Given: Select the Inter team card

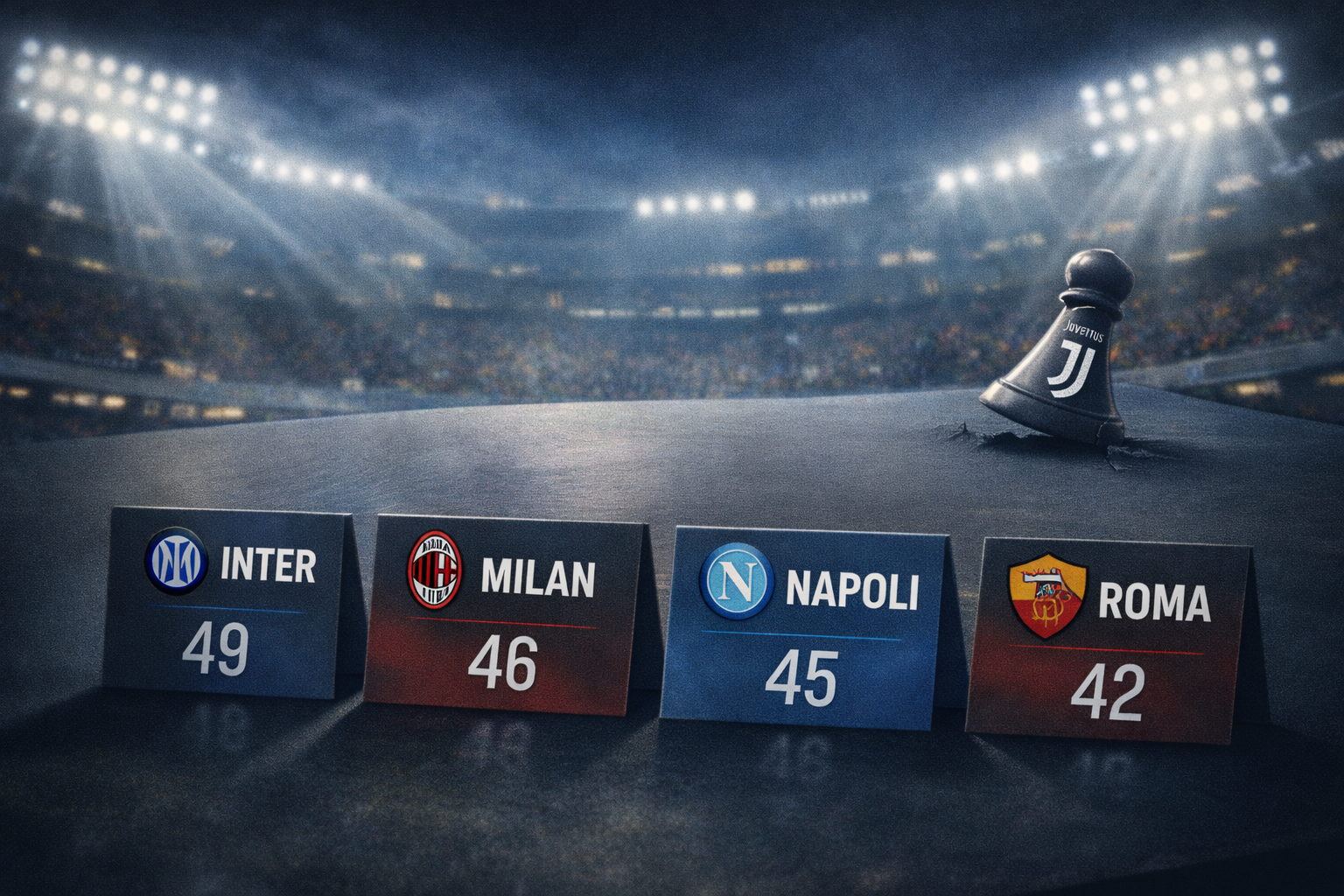Looking at the screenshot, I should 227,604.
